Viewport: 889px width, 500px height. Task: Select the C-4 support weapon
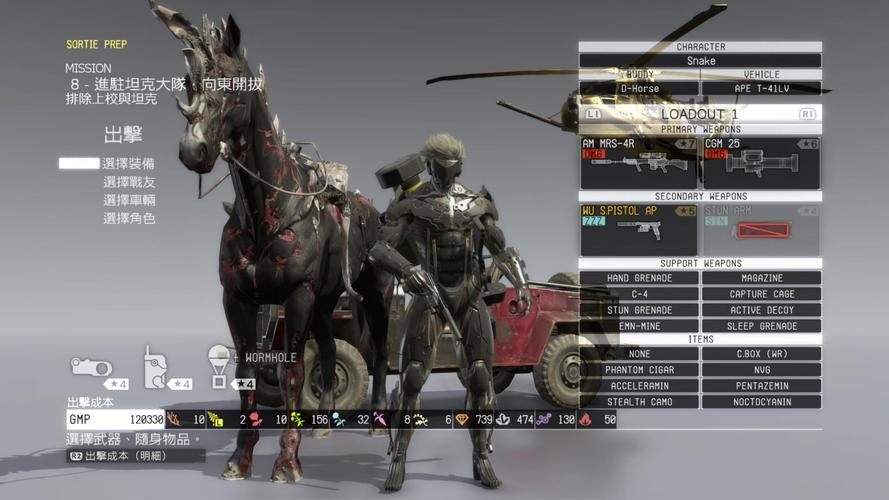[639, 294]
